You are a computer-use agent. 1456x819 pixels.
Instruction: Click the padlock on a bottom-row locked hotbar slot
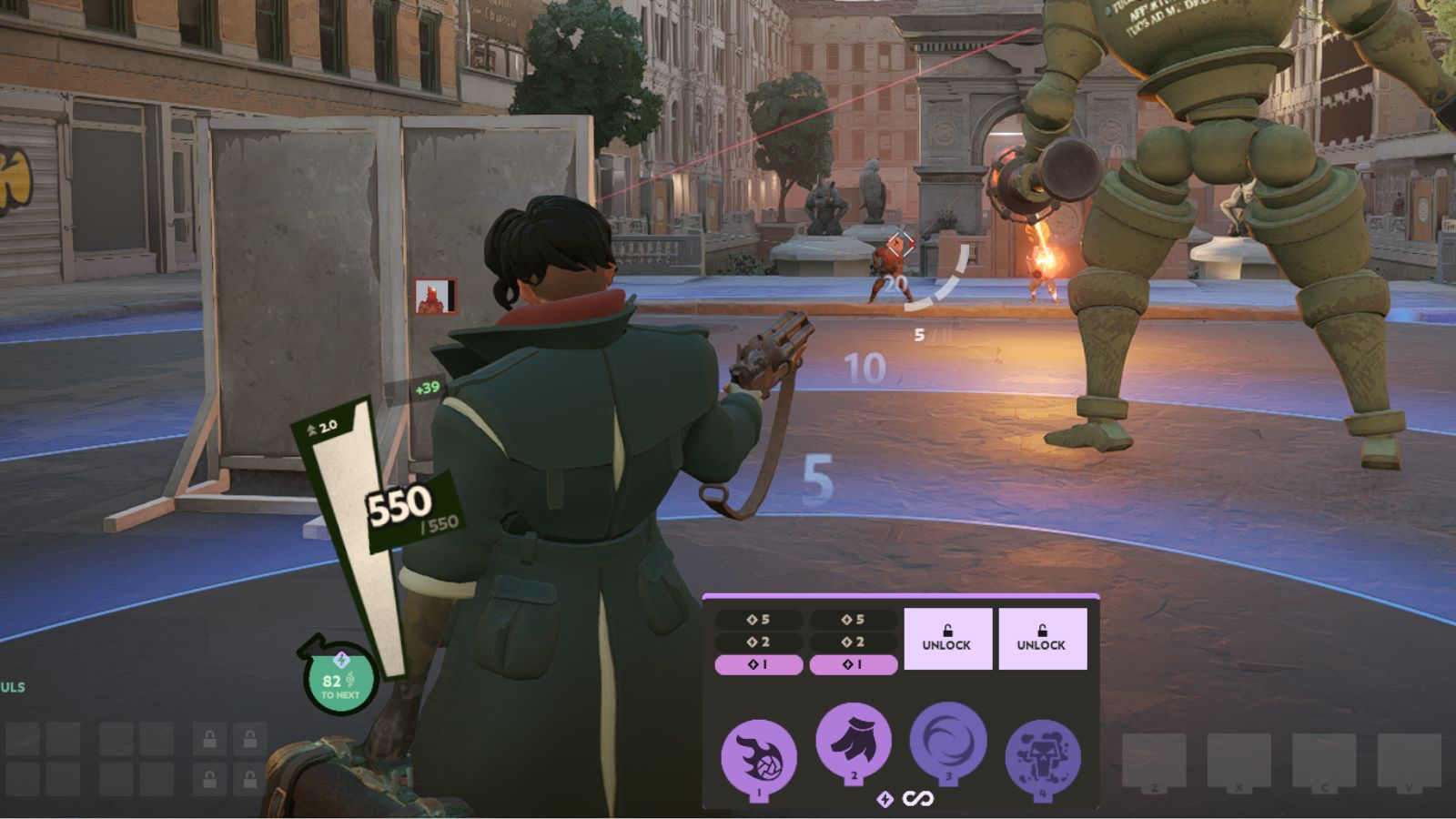pyautogui.click(x=208, y=779)
